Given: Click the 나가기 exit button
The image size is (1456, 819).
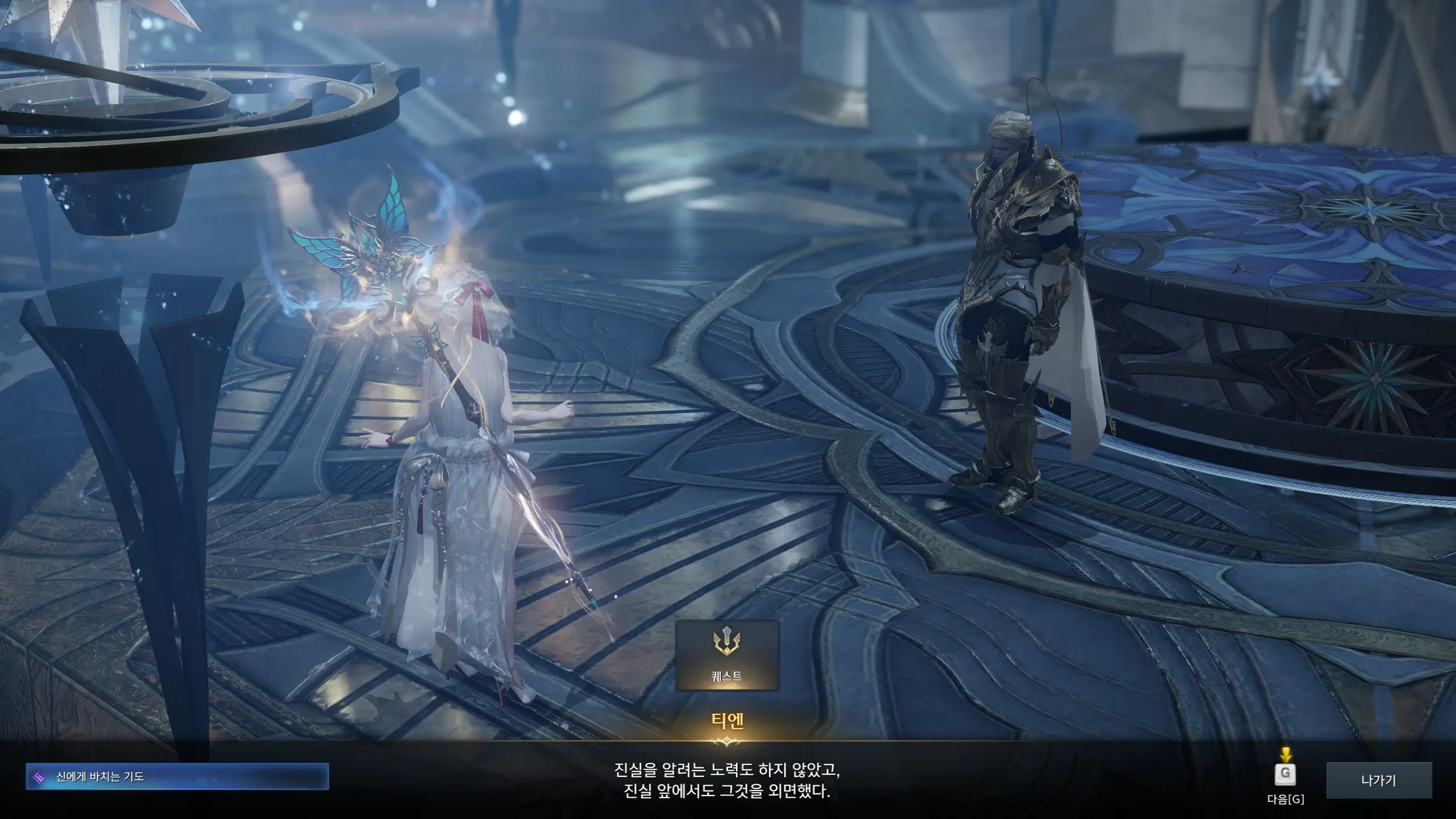Looking at the screenshot, I should 1379,781.
